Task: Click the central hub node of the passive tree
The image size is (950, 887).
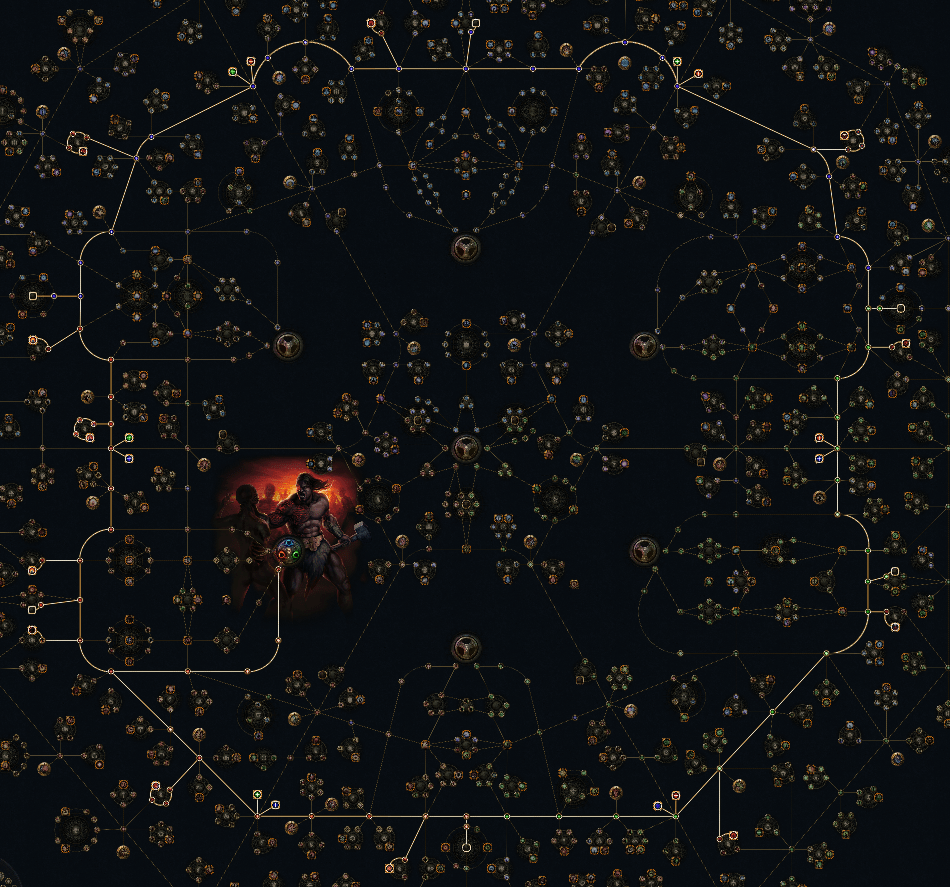Action: coord(464,447)
